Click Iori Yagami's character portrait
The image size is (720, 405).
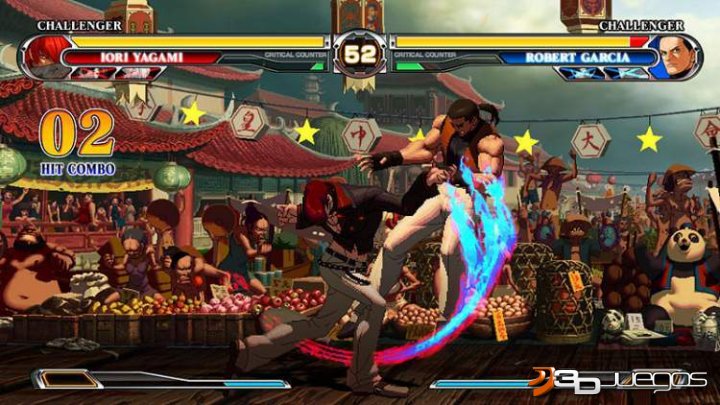(x=46, y=56)
